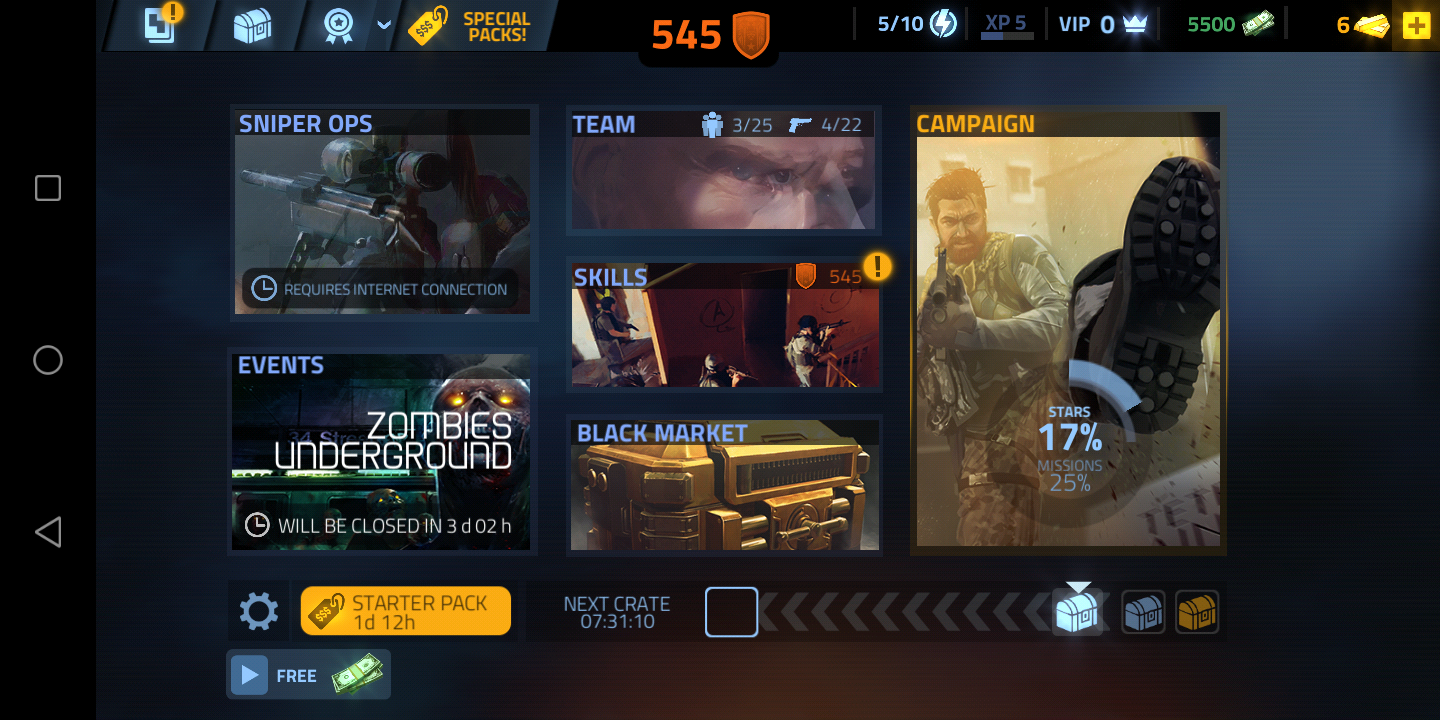
Task: Watch a video for free cash
Action: click(308, 675)
